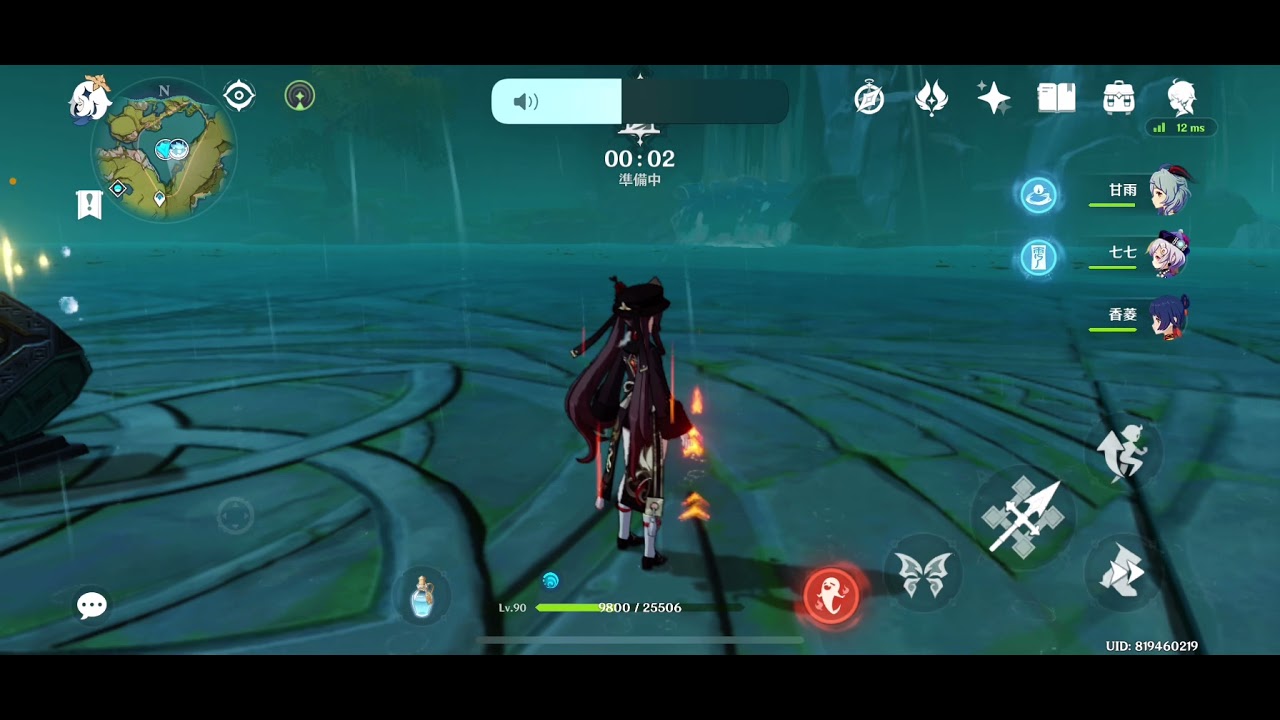Open the events compass icon
The height and width of the screenshot is (720, 1280).
point(869,98)
